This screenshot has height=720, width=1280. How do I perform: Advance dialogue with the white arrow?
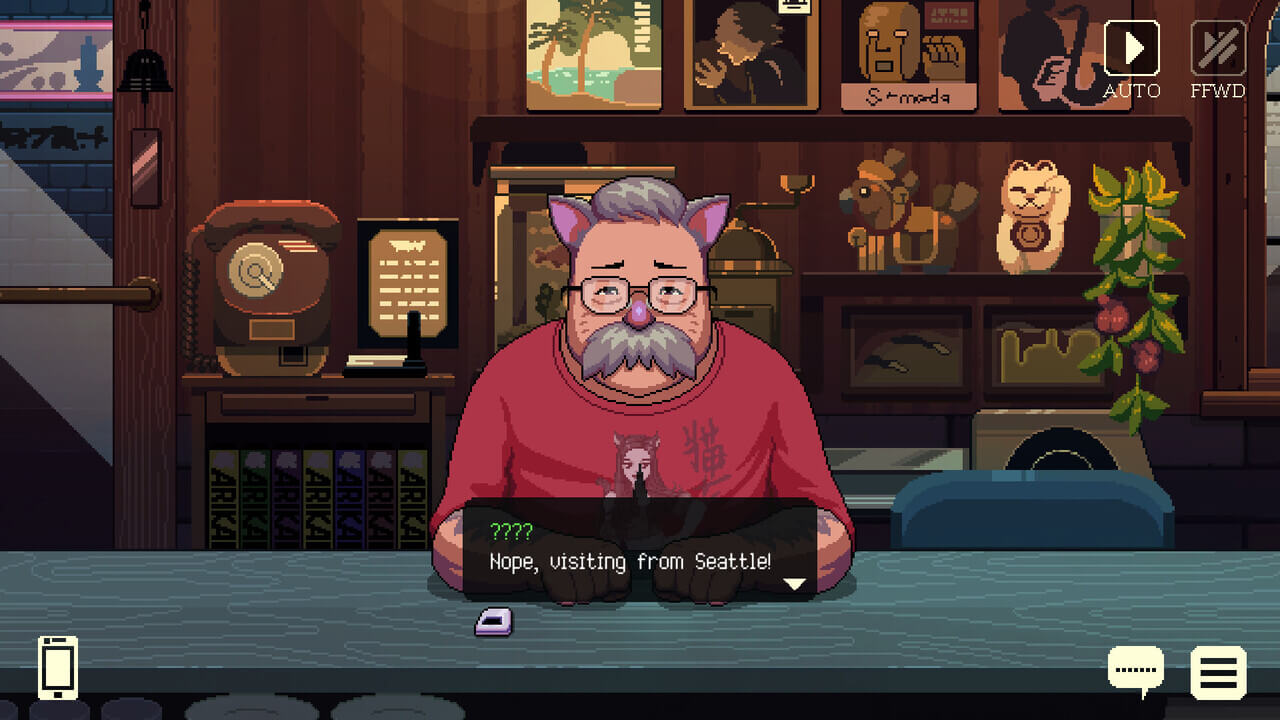tap(794, 584)
